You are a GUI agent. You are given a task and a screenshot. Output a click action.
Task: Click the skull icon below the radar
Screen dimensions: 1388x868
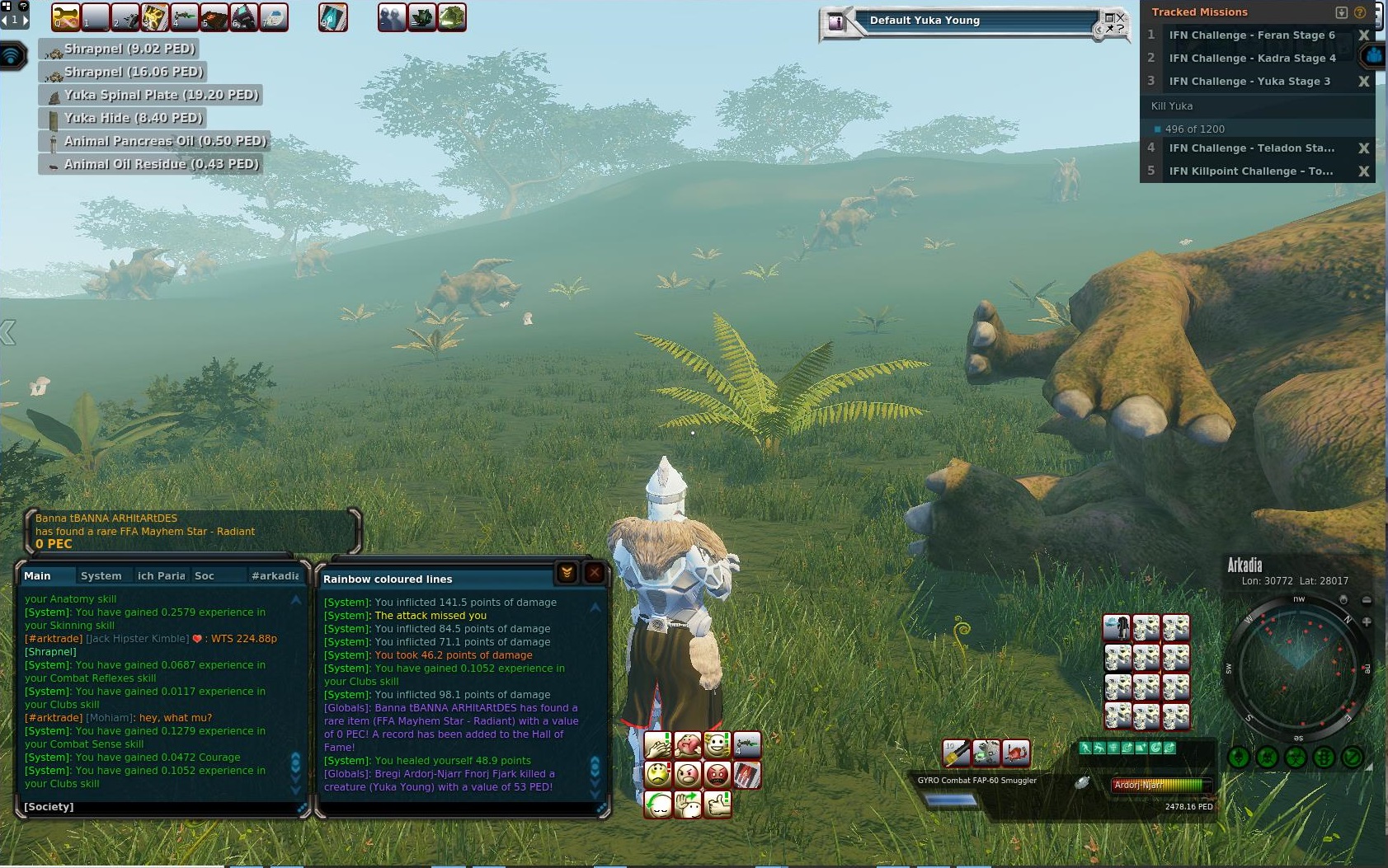1267,757
